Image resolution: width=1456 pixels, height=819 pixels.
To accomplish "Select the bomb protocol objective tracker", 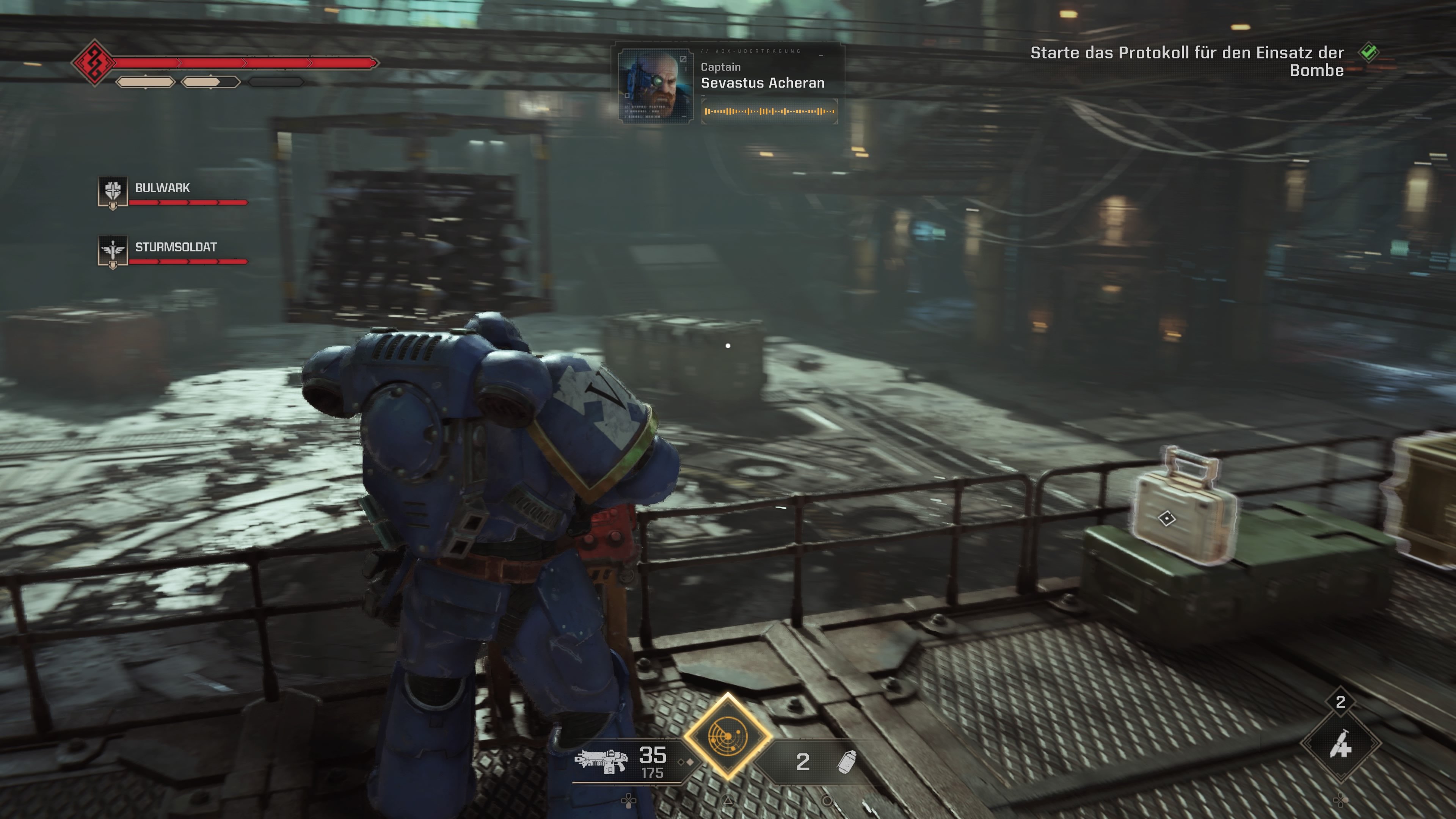I will tap(1187, 61).
